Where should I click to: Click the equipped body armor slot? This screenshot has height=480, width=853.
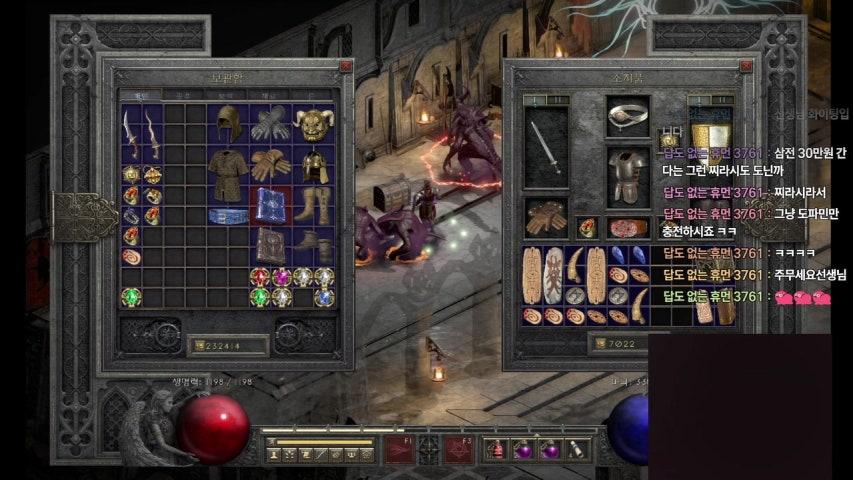point(628,175)
